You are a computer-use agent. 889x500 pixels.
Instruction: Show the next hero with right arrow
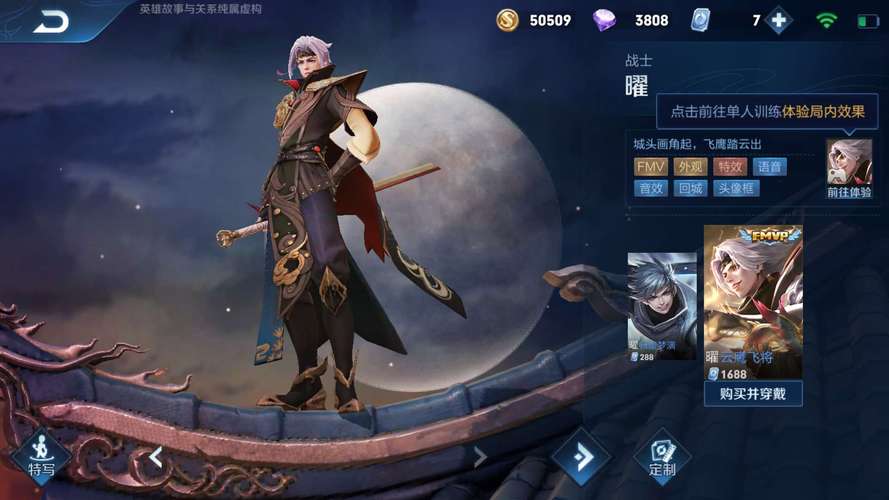[480, 457]
